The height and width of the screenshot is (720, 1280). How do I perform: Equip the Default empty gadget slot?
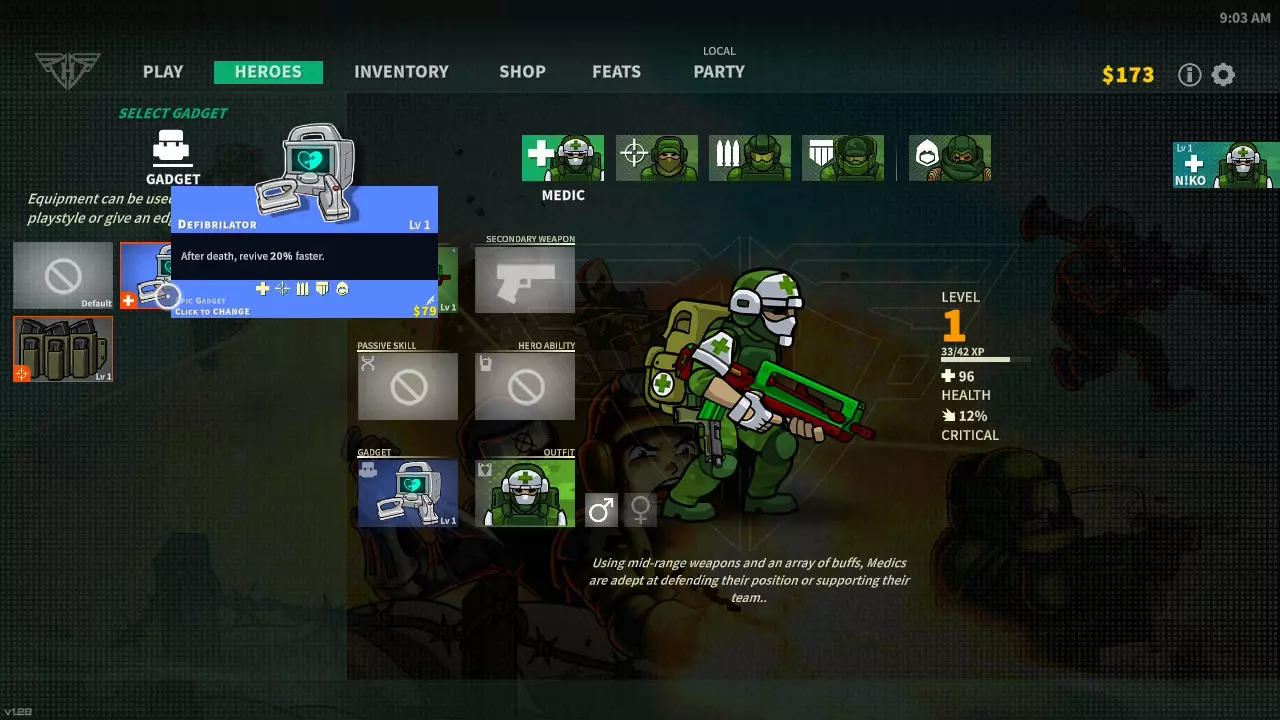tap(63, 275)
